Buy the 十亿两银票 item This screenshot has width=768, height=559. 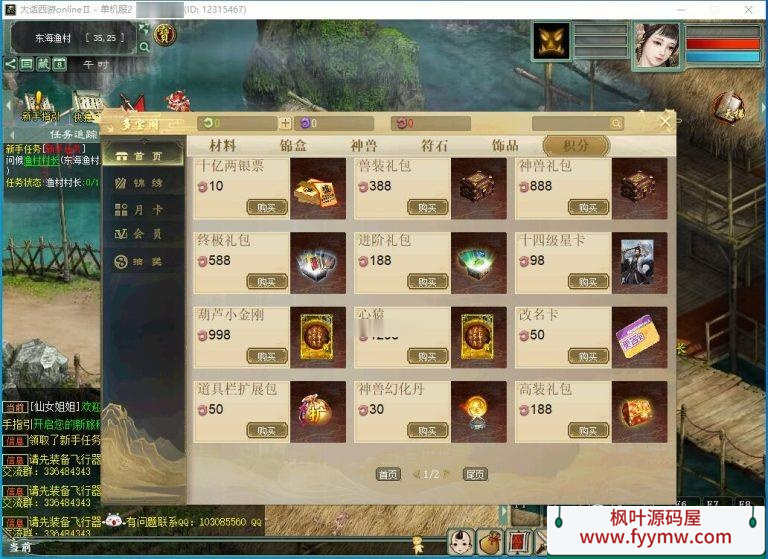267,207
